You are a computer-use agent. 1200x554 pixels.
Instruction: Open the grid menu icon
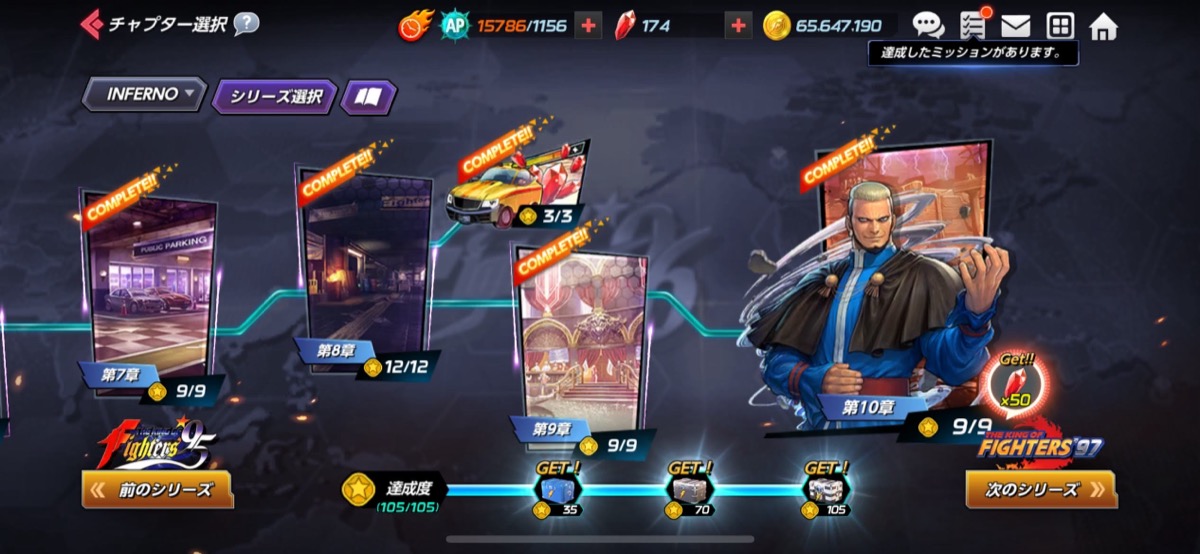tap(1060, 26)
